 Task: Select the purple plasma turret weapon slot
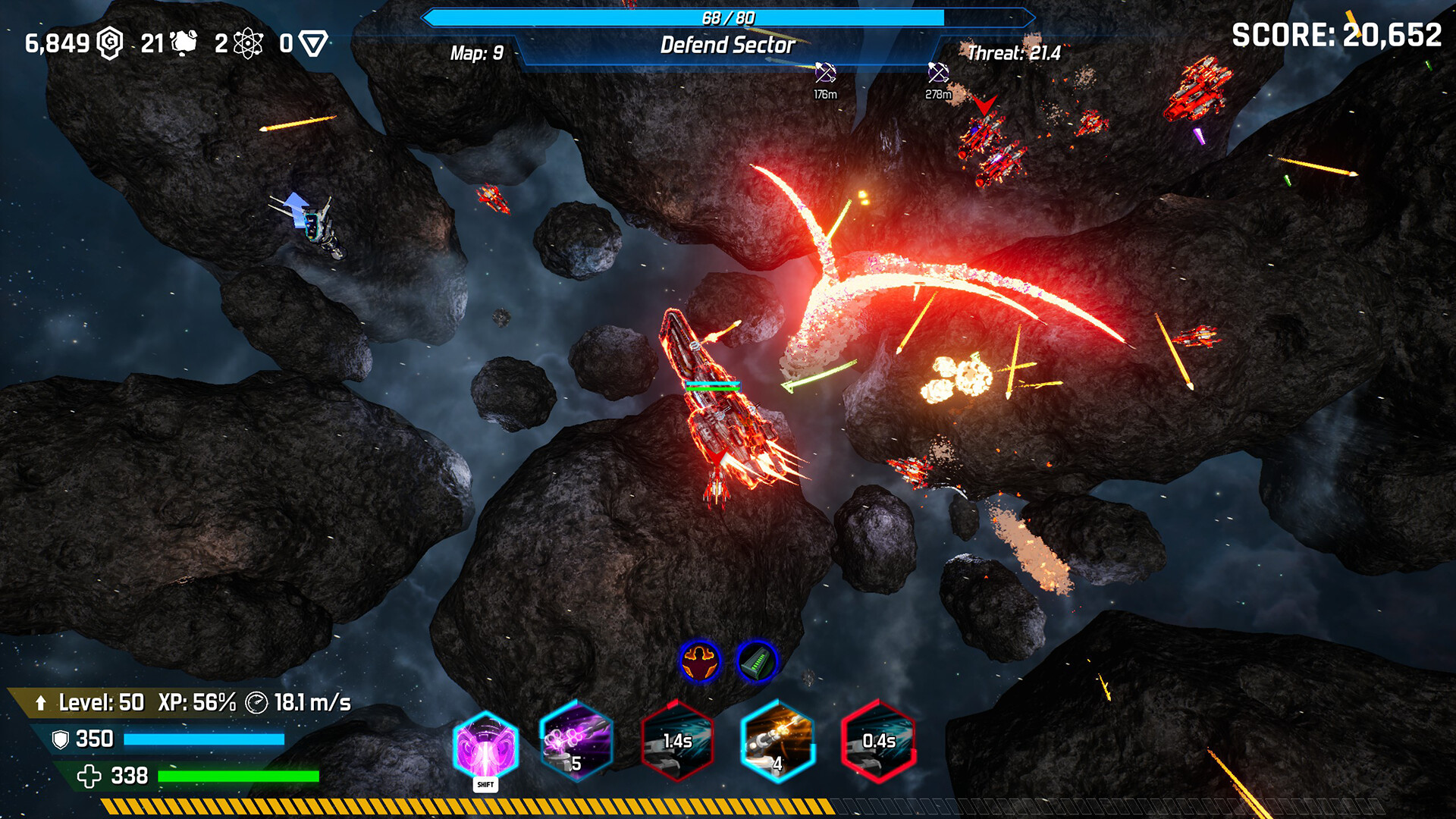pyautogui.click(x=576, y=741)
